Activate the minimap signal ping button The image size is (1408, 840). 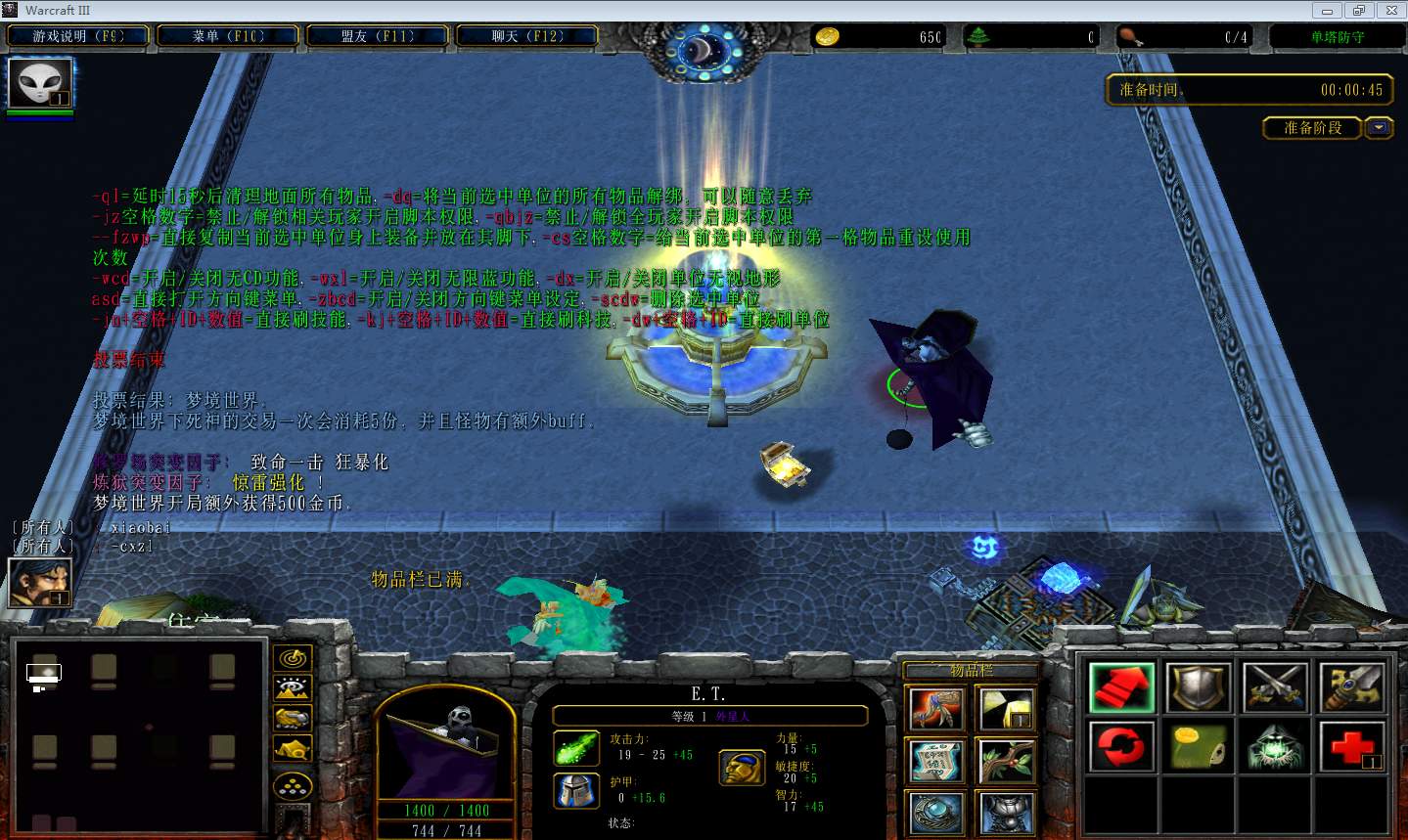(293, 658)
